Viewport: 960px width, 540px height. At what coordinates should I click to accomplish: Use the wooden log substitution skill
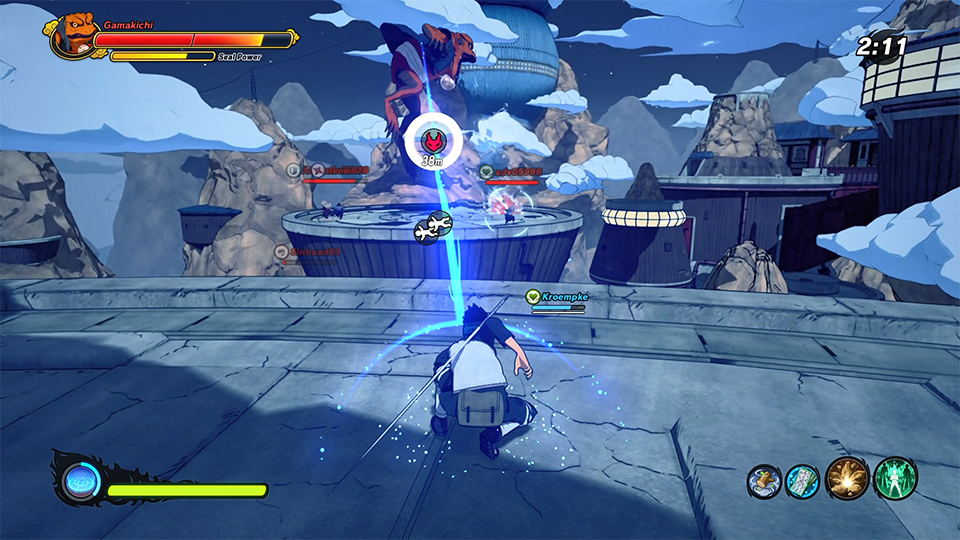(763, 480)
